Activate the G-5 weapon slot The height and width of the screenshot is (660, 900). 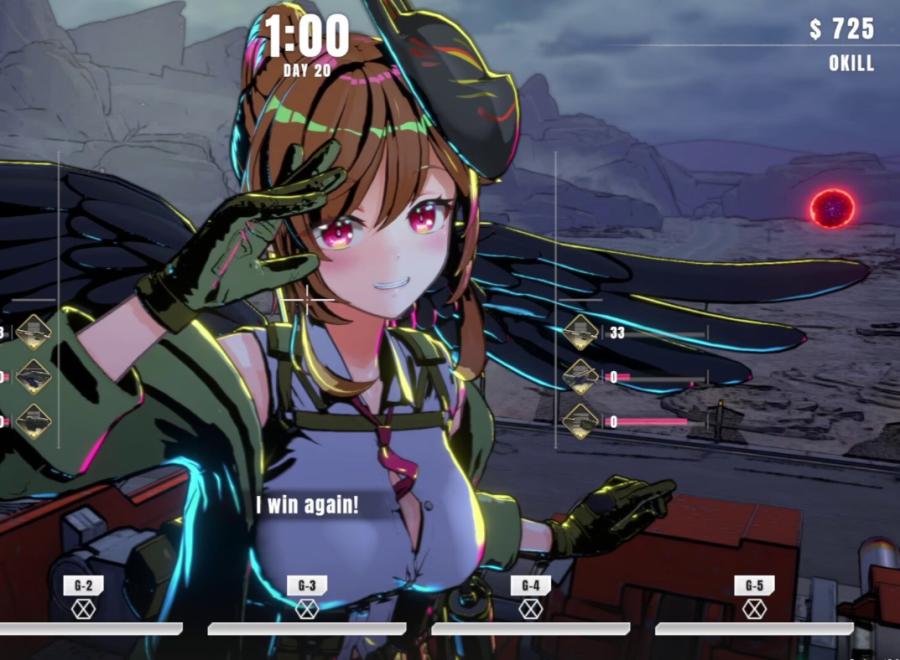[754, 607]
